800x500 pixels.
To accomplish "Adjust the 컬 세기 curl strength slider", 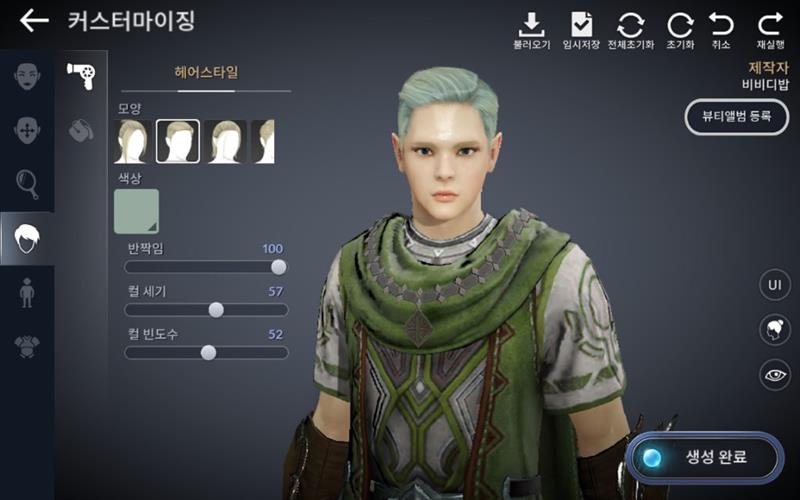I will (x=216, y=310).
